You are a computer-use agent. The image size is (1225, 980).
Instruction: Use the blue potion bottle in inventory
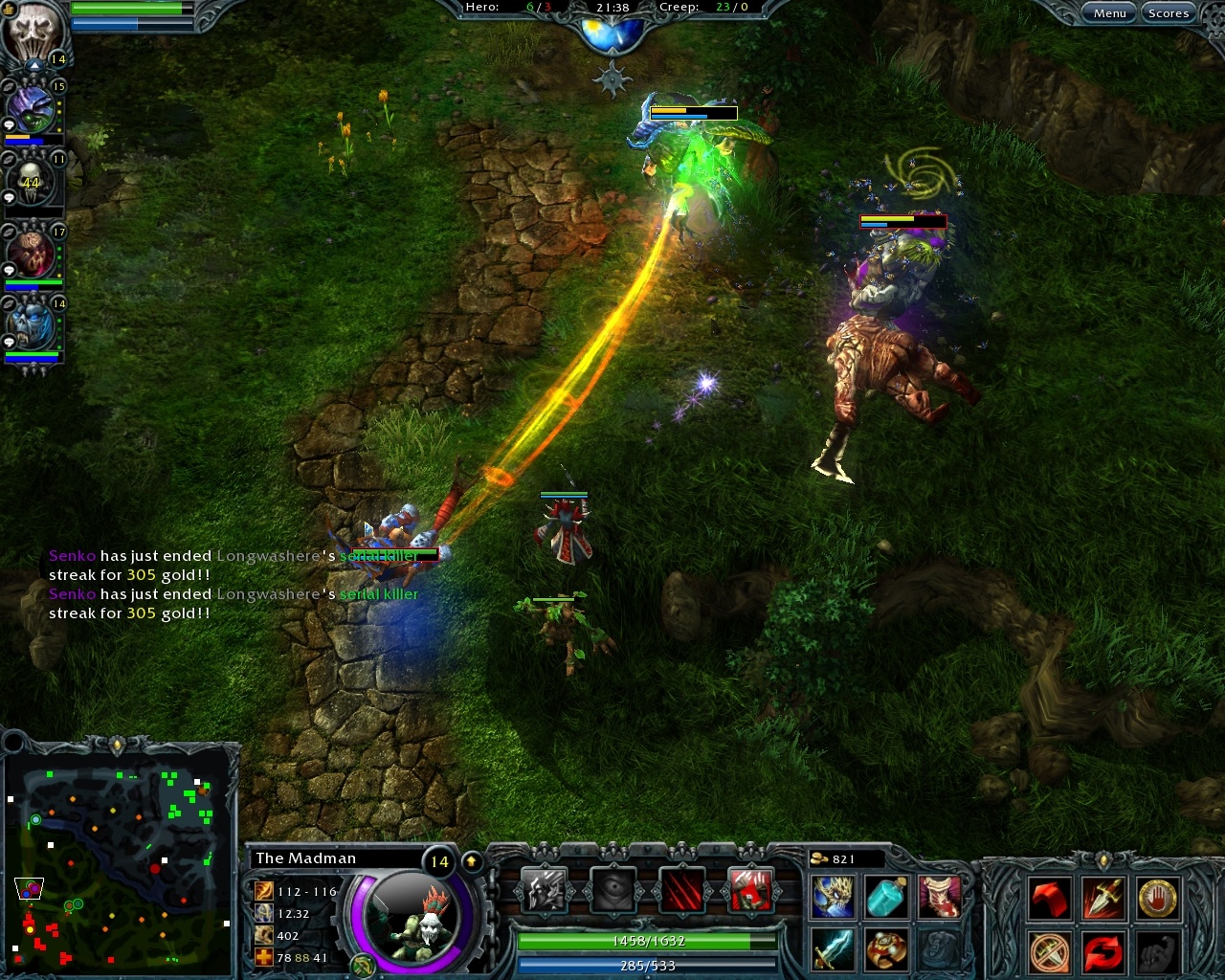coord(886,898)
